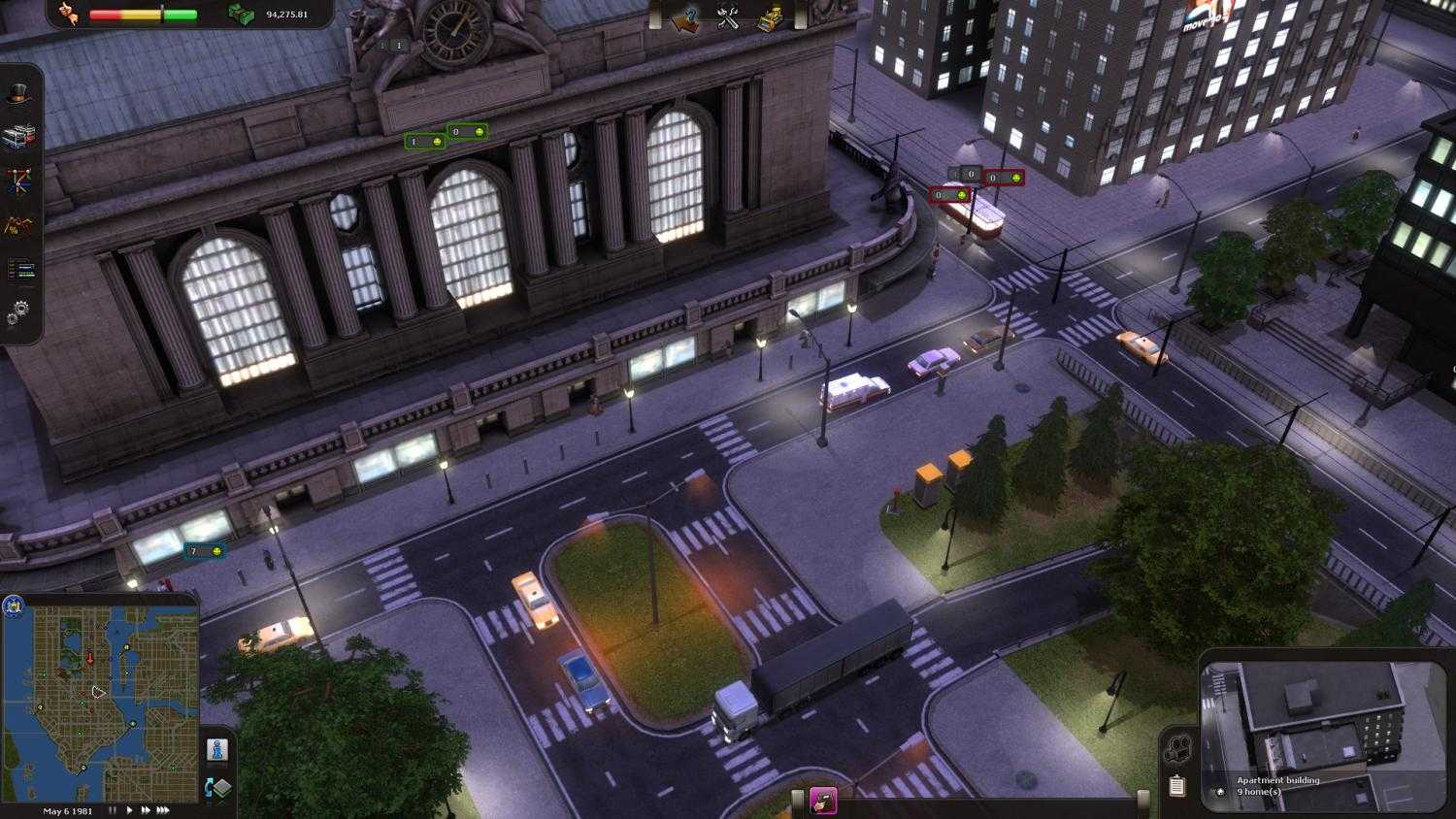This screenshot has width=1456, height=819.
Task: Open the game settings gears
Action: (x=19, y=309)
